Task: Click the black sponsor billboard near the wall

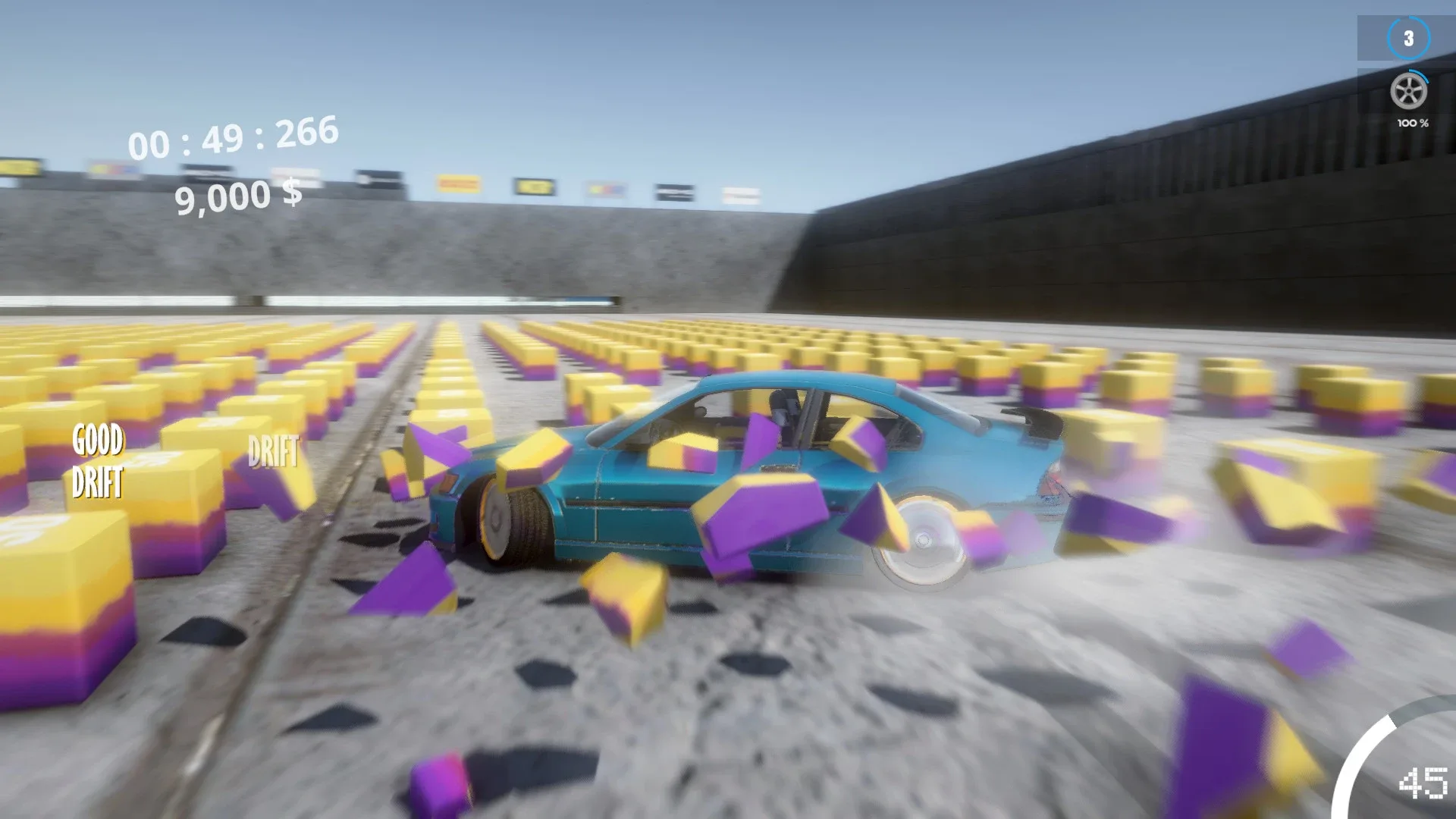Action: coord(675,190)
